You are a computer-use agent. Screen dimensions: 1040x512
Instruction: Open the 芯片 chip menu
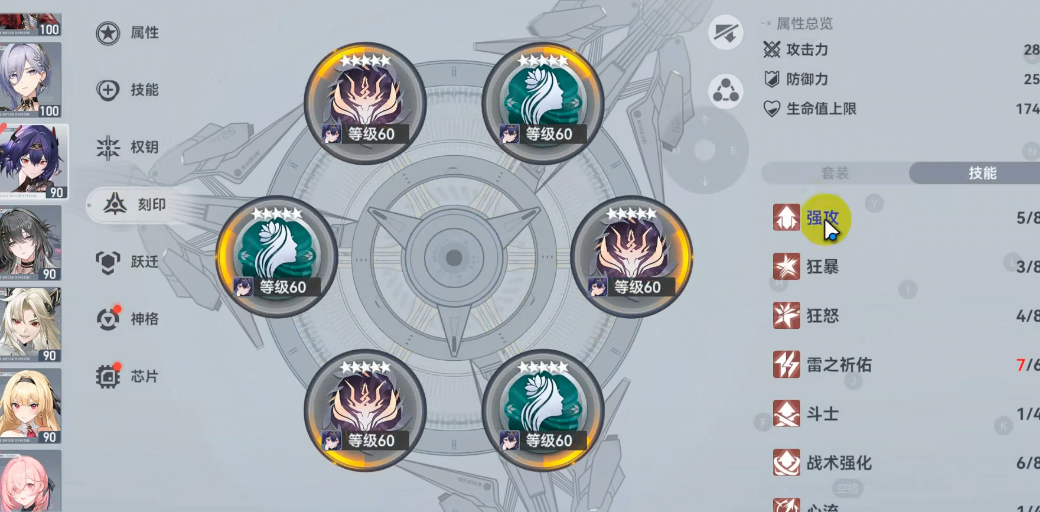[x=128, y=377]
